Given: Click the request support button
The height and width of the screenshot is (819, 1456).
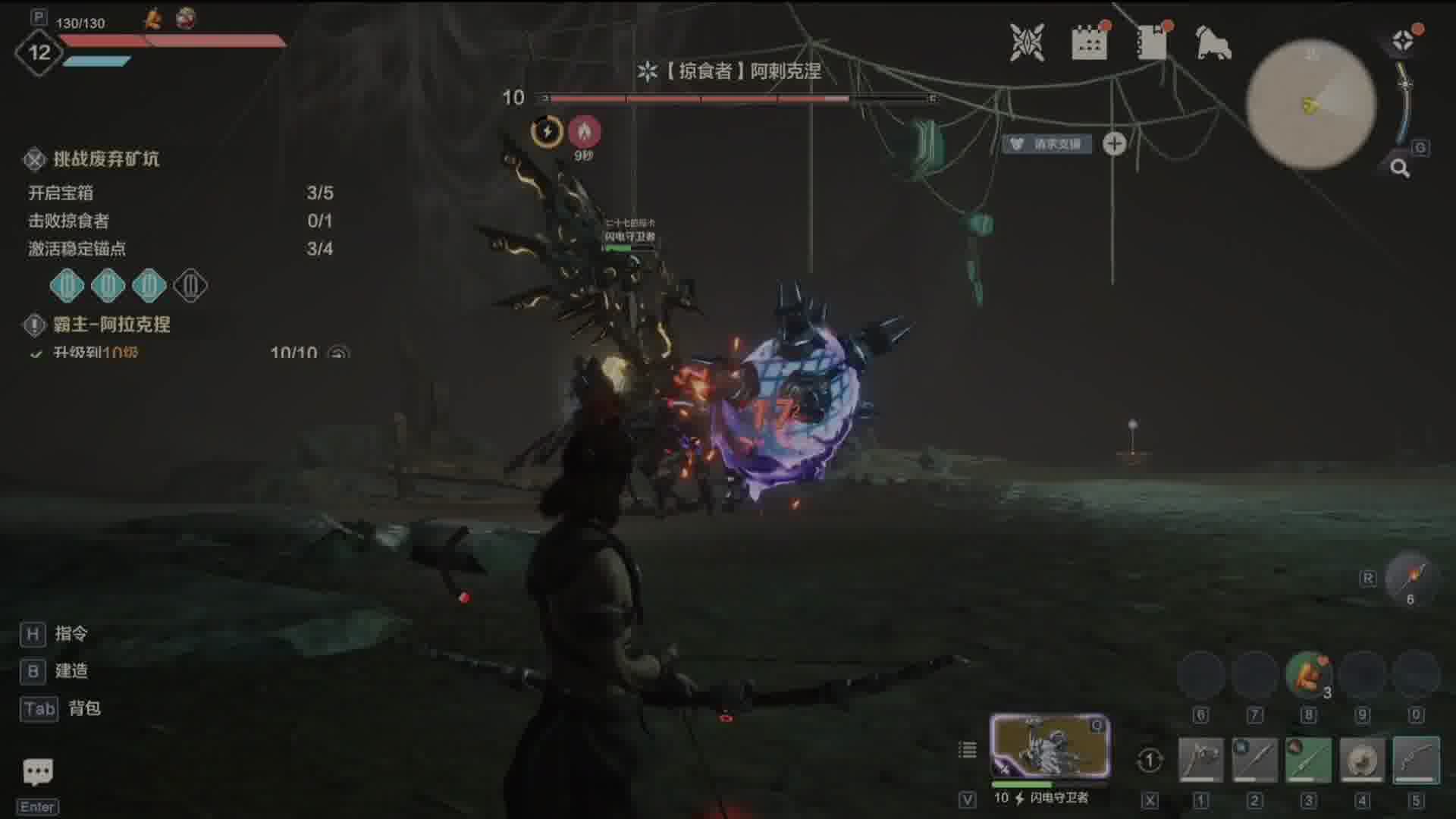Looking at the screenshot, I should pyautogui.click(x=1048, y=144).
